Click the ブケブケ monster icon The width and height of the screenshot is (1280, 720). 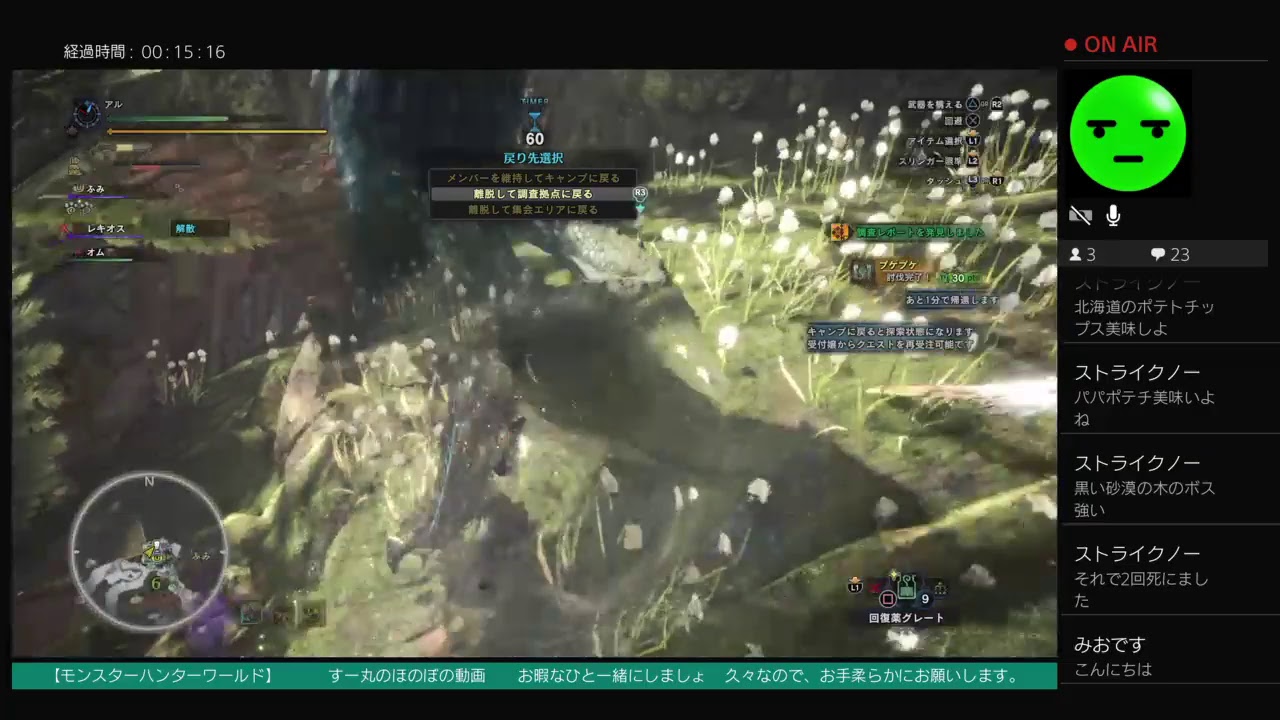[x=863, y=271]
